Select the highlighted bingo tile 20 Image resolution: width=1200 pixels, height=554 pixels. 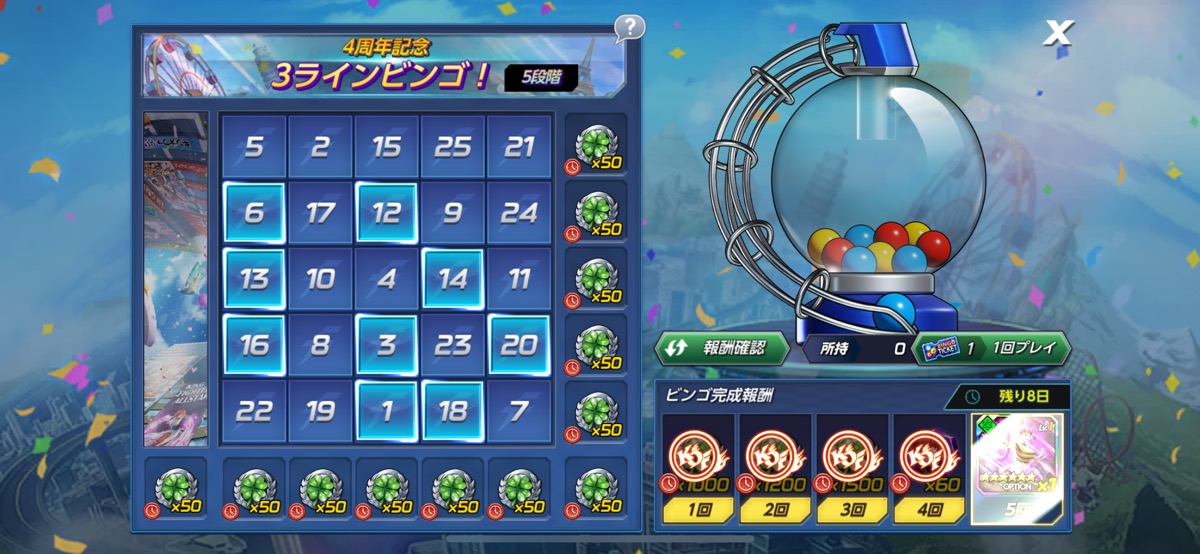[x=519, y=345]
